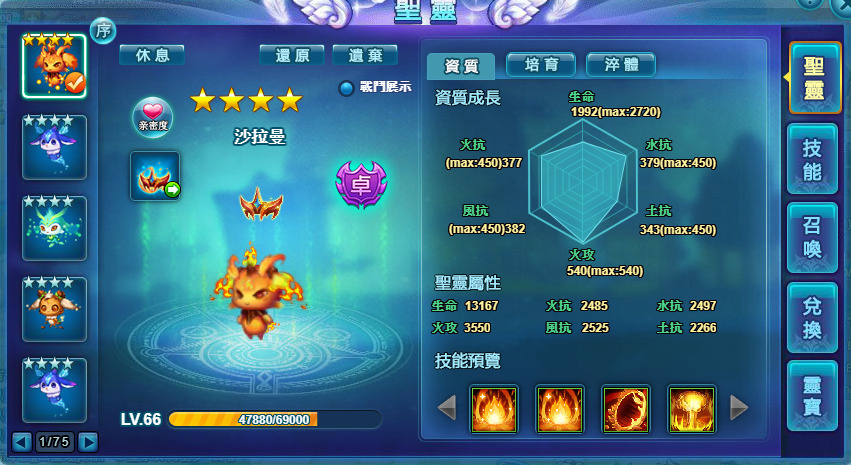Click the 亲密度 intimacy heart icon
The image size is (851, 465).
(152, 117)
